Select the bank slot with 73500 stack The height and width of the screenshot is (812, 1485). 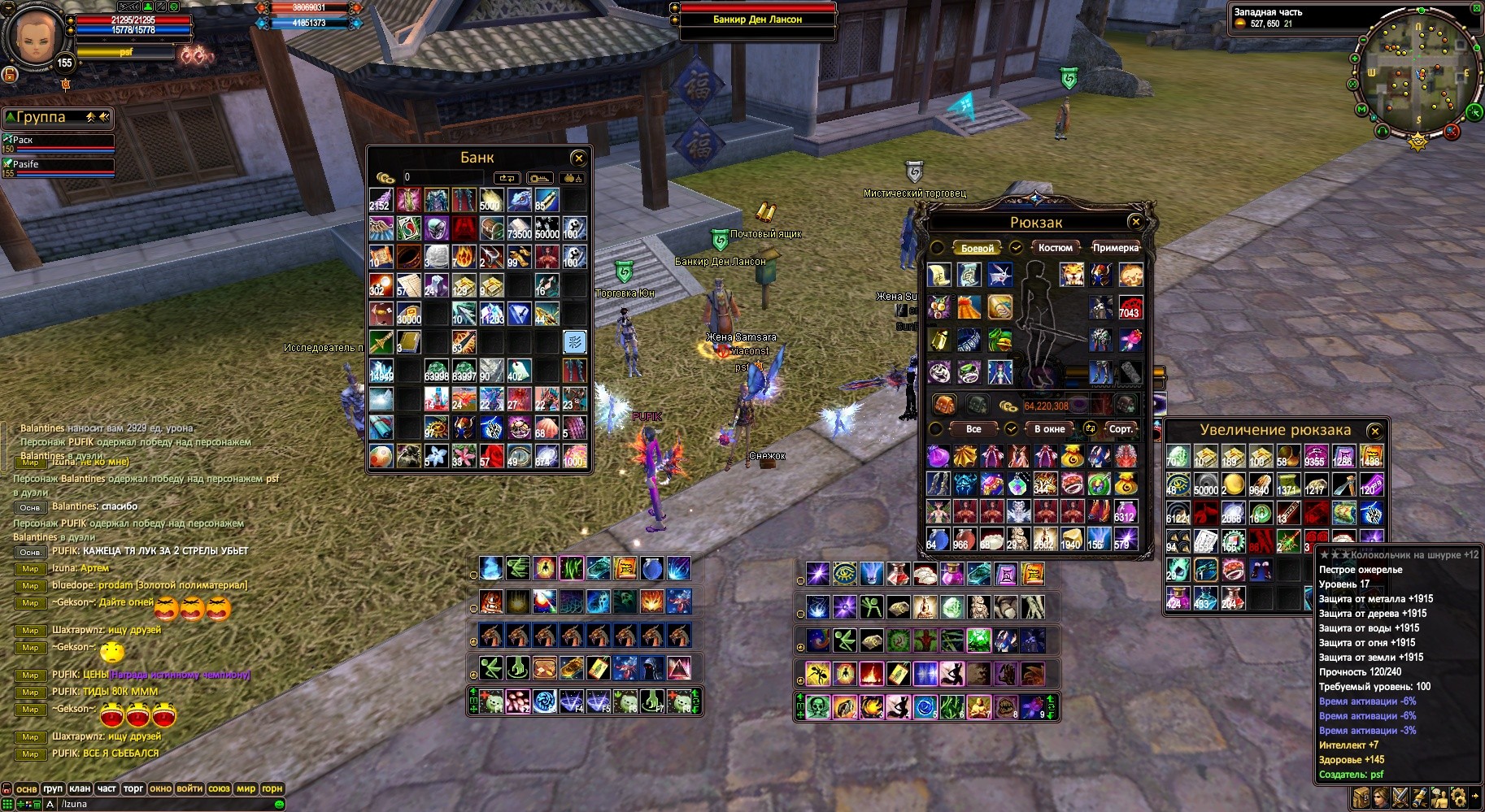pos(519,228)
